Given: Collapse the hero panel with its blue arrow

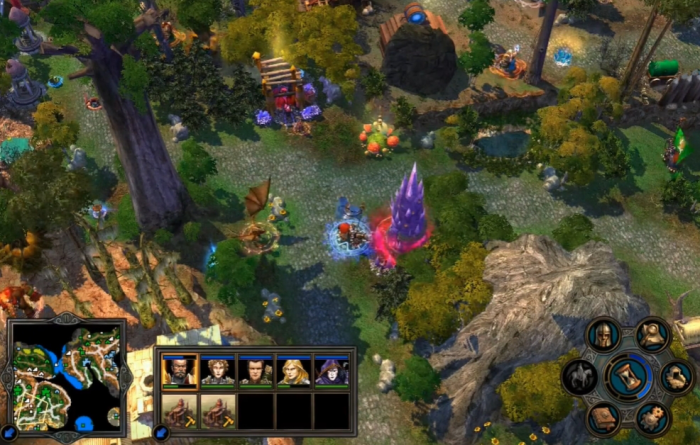Looking at the screenshot, I should (161, 432).
